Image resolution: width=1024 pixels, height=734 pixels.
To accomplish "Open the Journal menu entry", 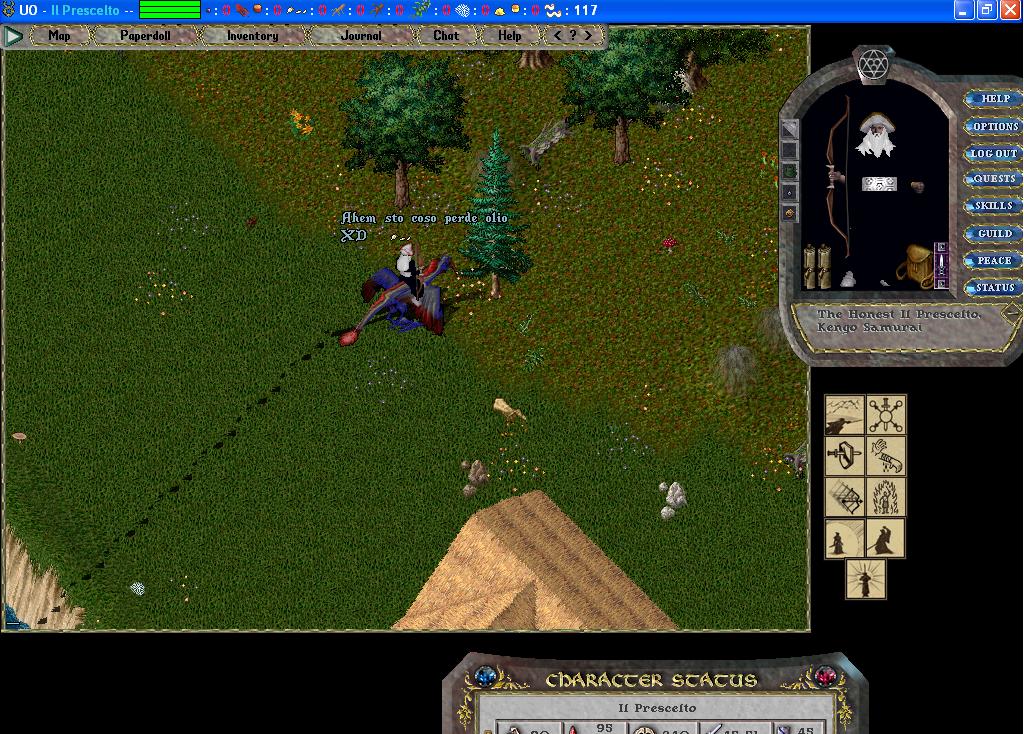I will [361, 36].
